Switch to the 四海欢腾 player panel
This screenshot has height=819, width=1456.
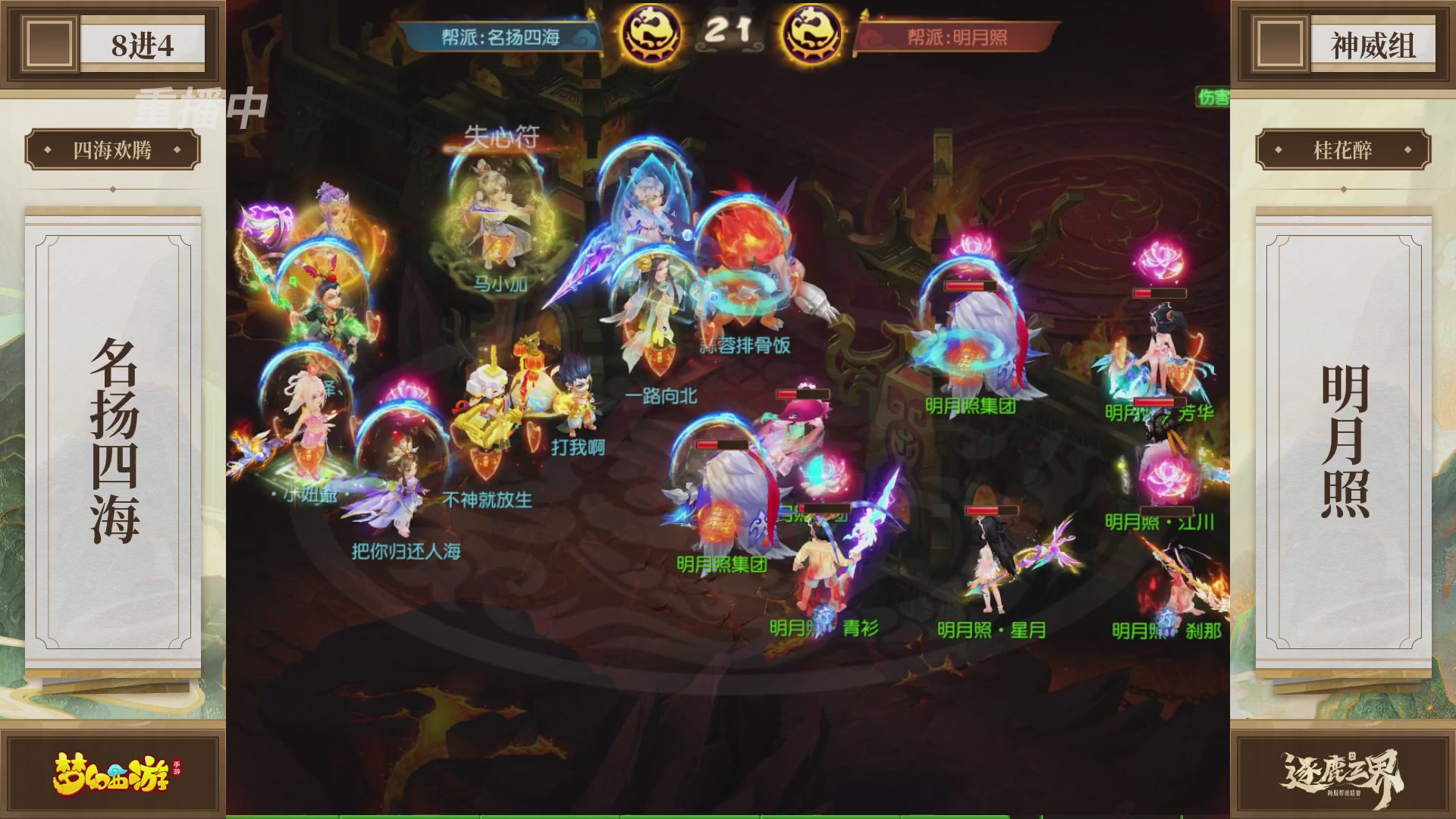pos(115,149)
